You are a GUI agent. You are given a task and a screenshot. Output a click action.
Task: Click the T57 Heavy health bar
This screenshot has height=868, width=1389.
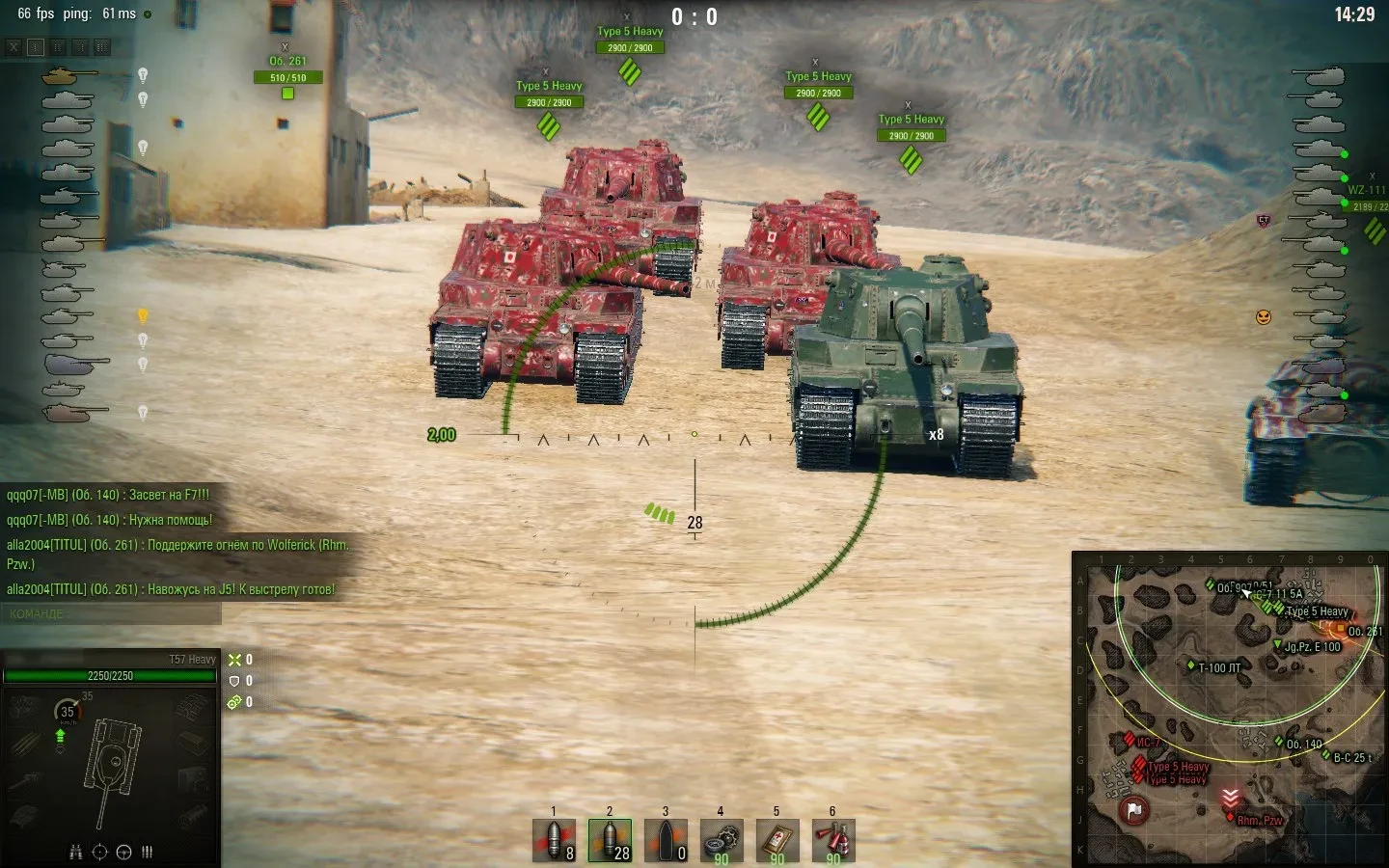coord(109,676)
